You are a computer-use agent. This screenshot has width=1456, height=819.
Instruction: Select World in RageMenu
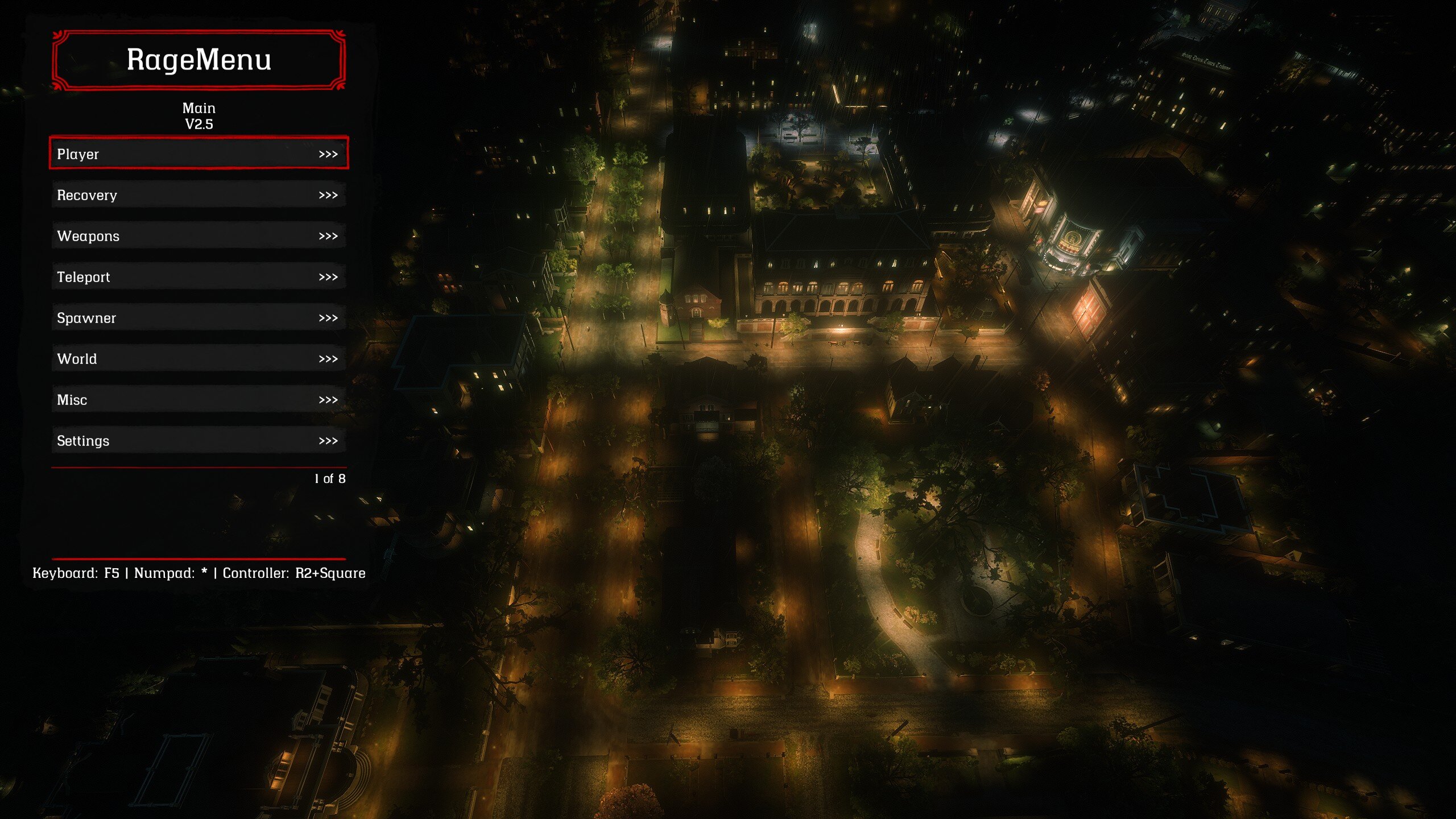(198, 359)
